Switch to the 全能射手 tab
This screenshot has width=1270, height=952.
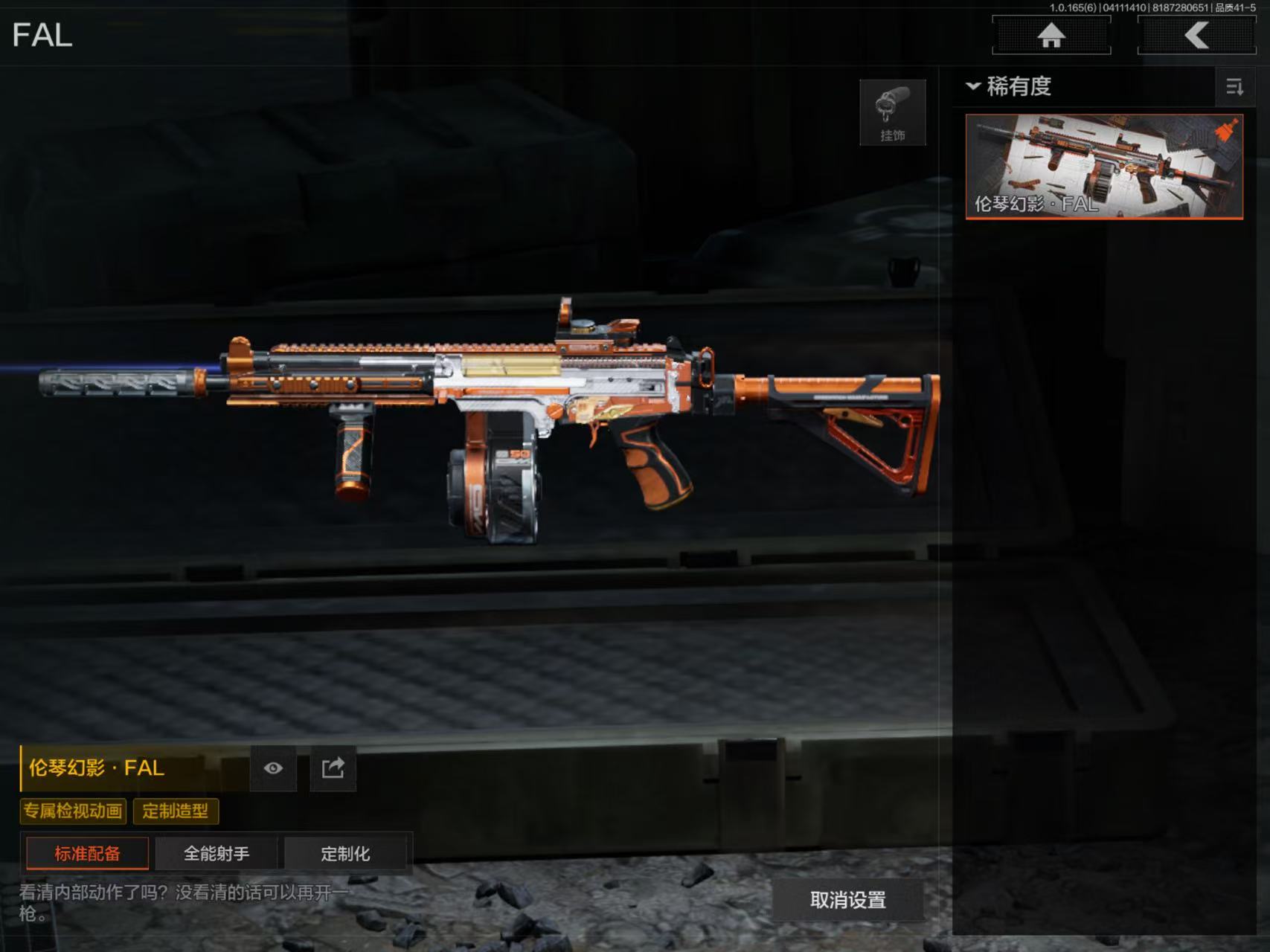[x=217, y=853]
